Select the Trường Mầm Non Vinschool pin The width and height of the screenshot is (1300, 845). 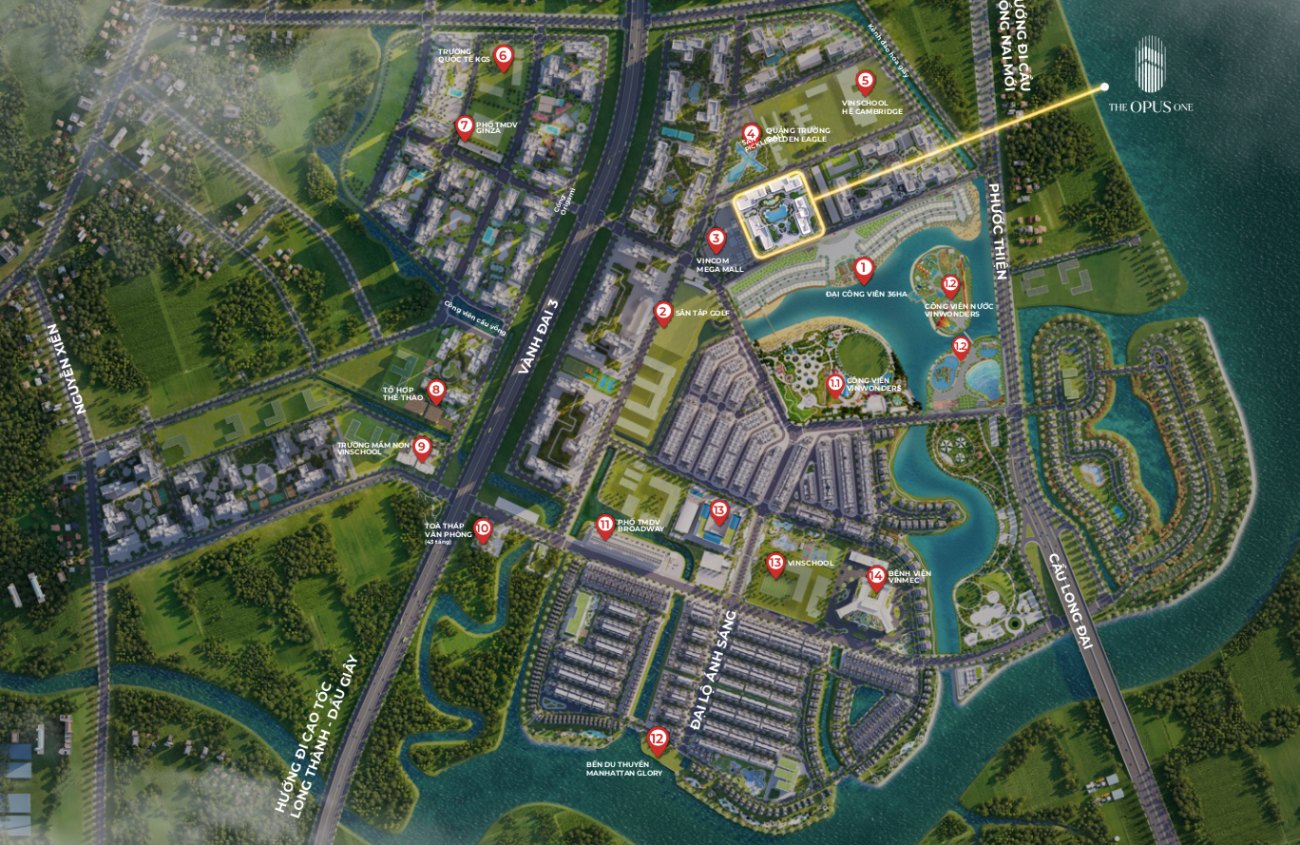pos(422,448)
